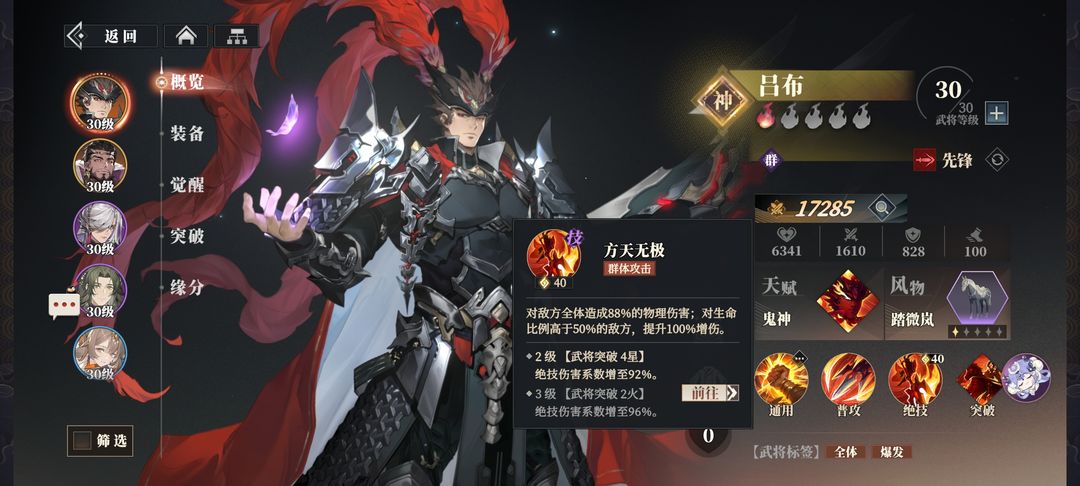1080x486 pixels.
Task: Toggle the 筛选 filter checkbox
Action: point(80,440)
